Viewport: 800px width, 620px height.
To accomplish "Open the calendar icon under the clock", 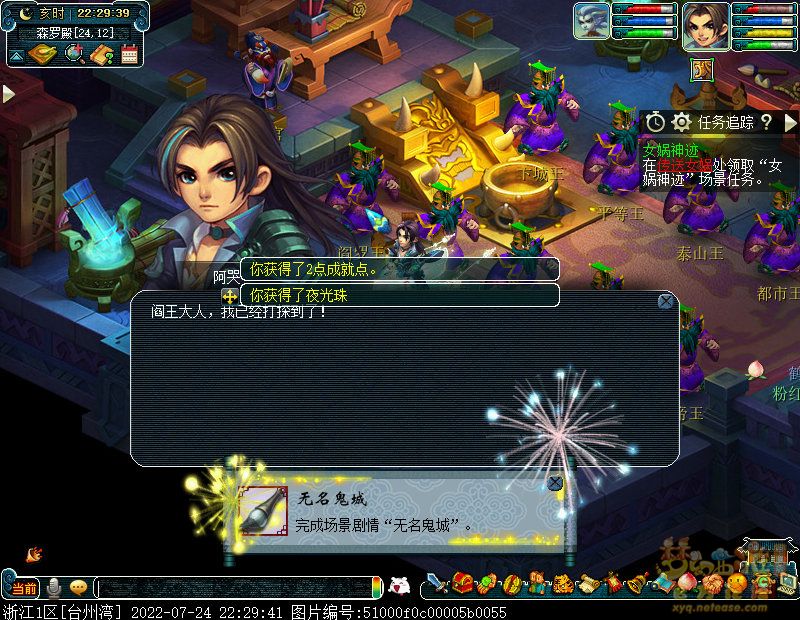I will point(129,54).
